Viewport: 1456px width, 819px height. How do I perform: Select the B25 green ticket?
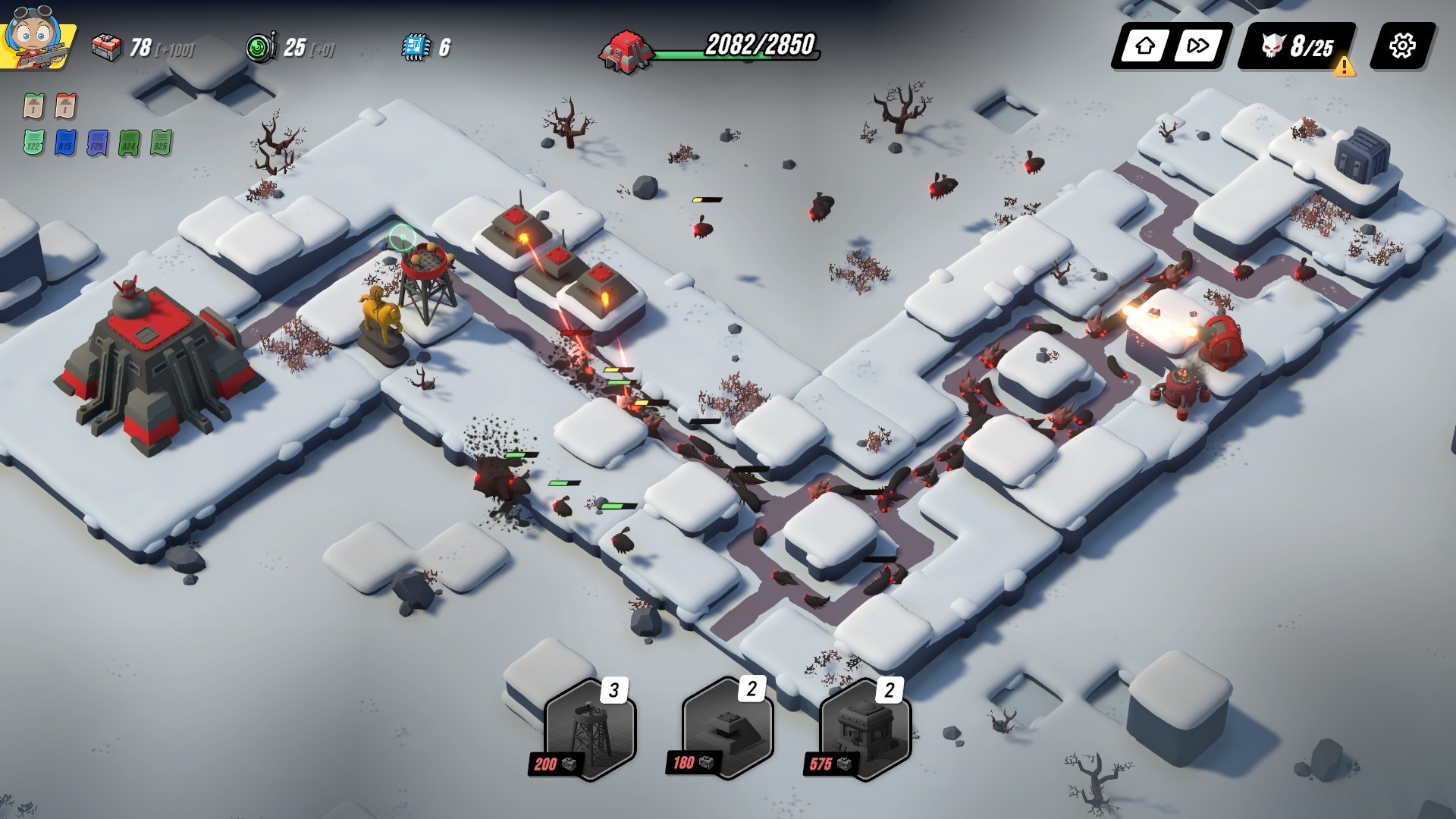pyautogui.click(x=162, y=143)
